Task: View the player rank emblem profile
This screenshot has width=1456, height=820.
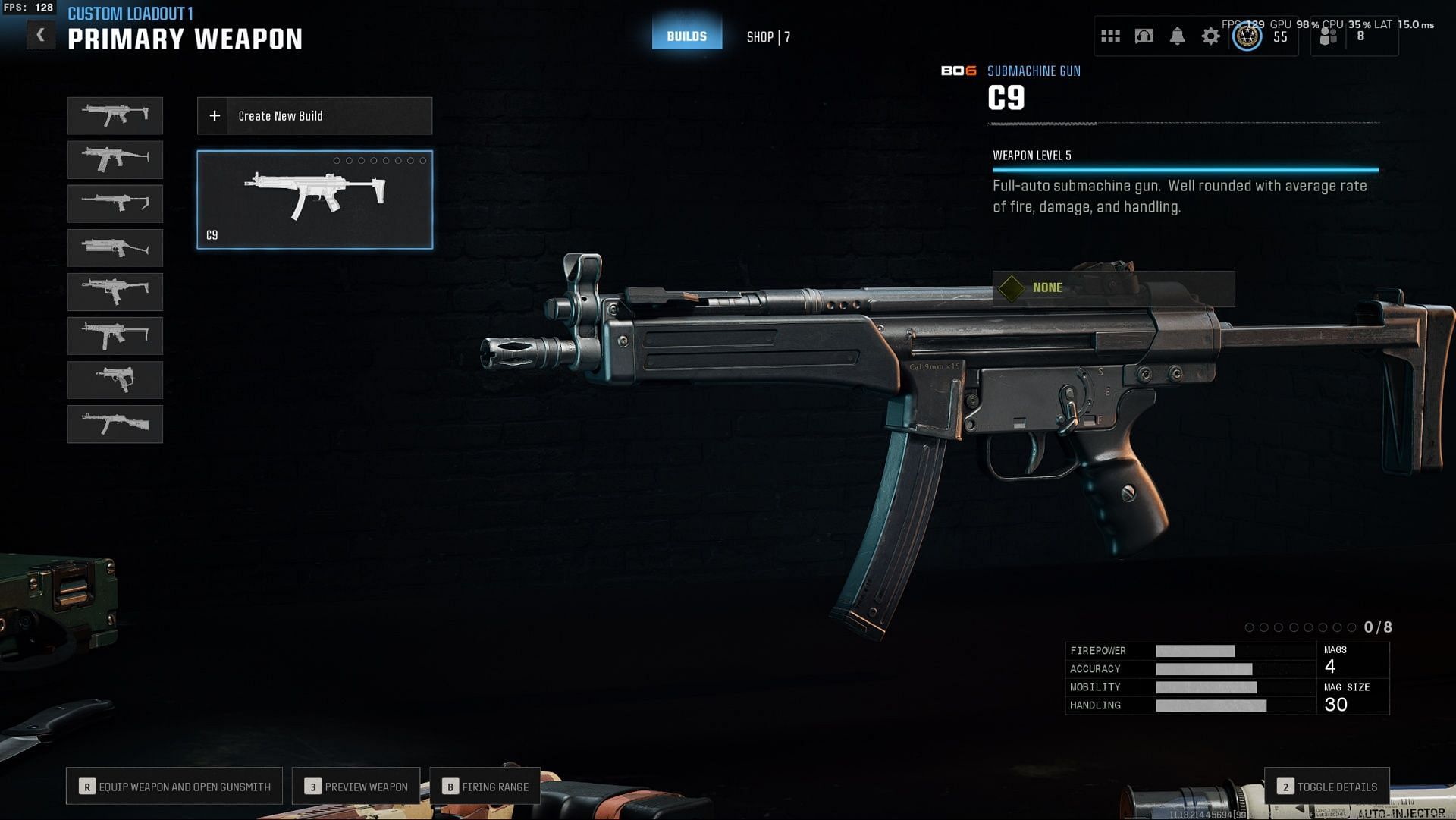Action: (x=1247, y=36)
